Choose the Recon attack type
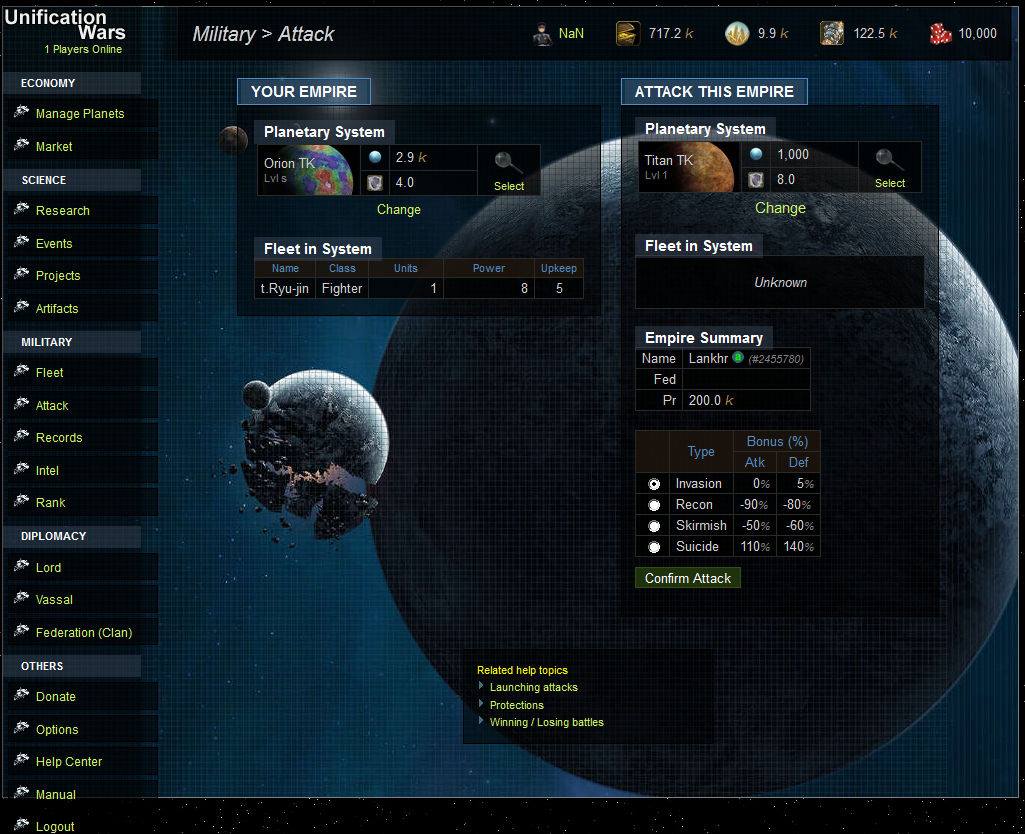 [654, 505]
